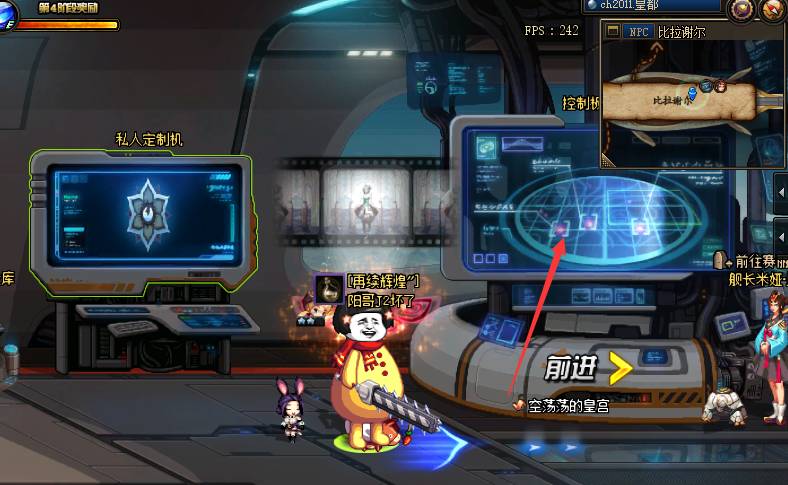The image size is (788, 485).
Task: Click the lower side panel arrow
Action: pos(780,236)
